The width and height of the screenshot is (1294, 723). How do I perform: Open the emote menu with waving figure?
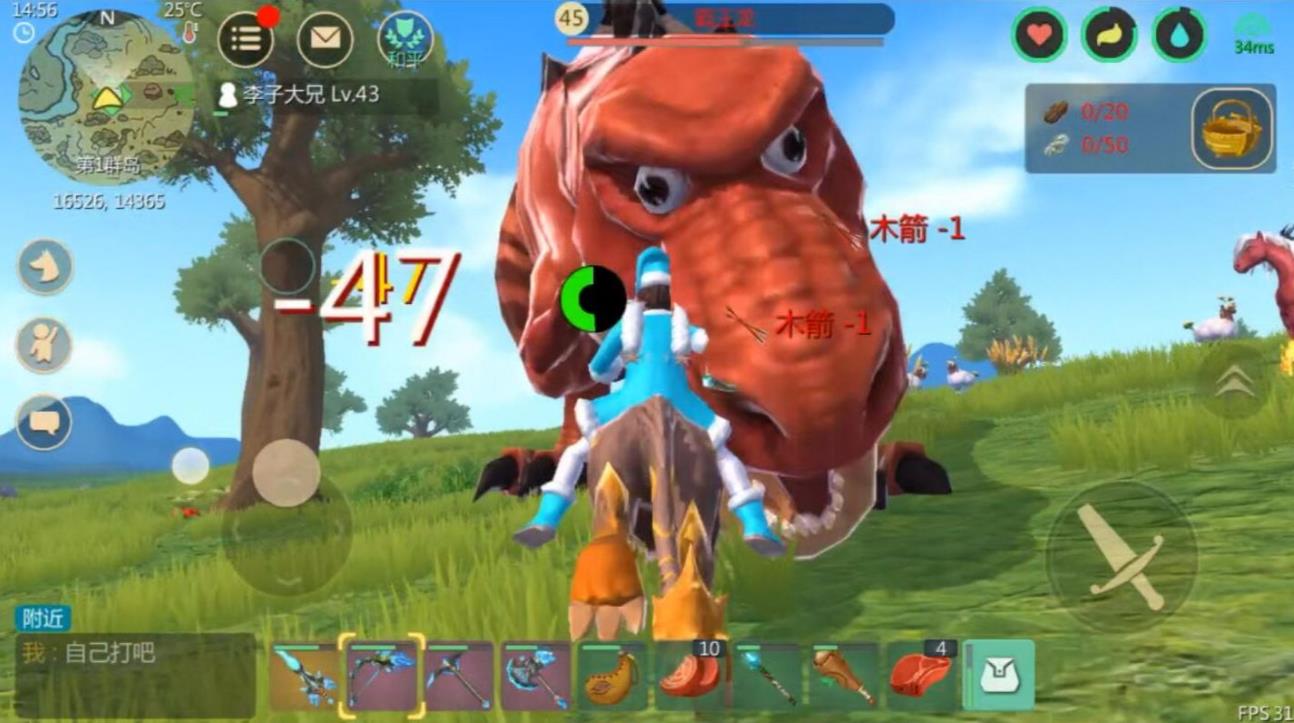click(x=44, y=345)
